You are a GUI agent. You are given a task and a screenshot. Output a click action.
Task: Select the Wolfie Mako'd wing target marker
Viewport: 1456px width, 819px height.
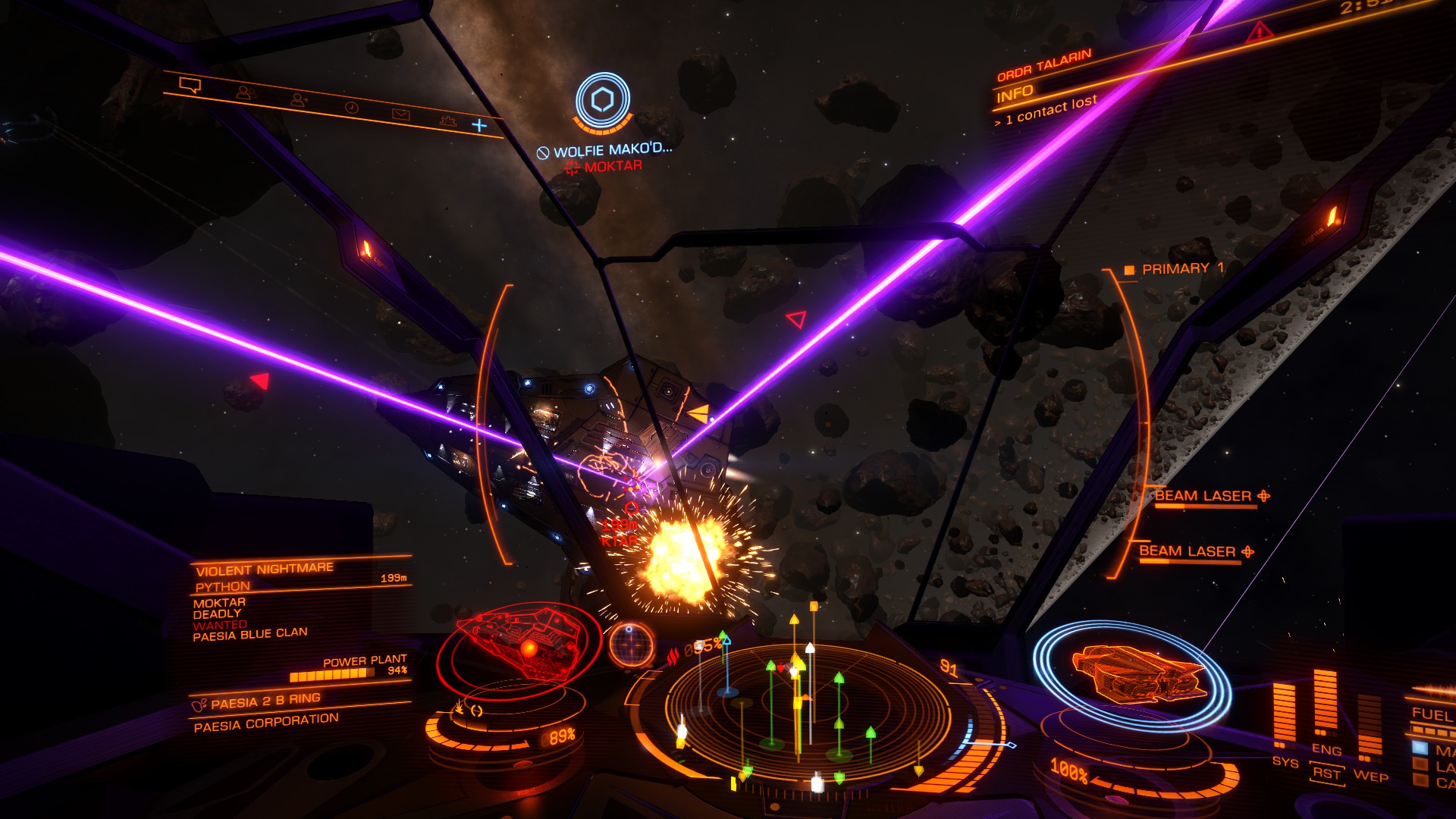pos(603,100)
